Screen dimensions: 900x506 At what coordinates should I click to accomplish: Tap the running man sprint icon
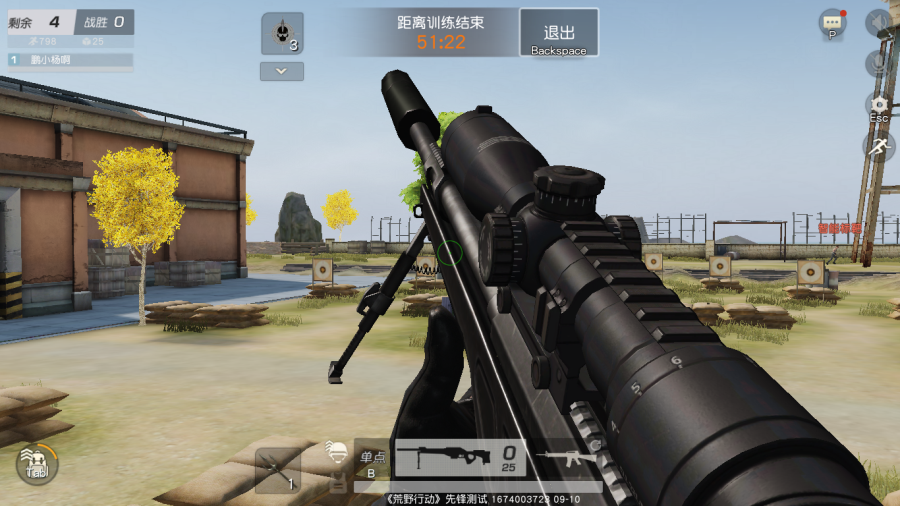878,146
